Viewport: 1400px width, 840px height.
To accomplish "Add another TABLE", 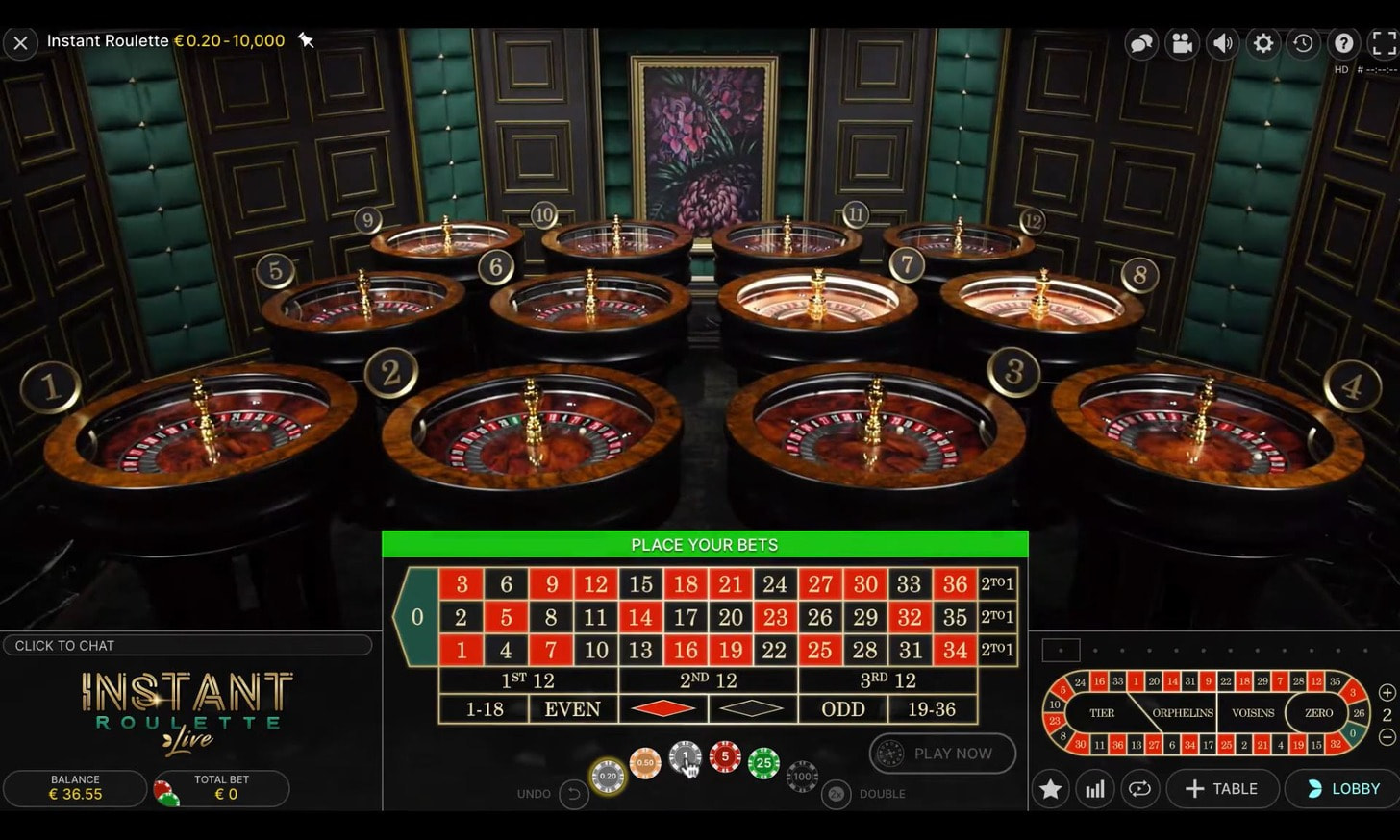I will 1221,789.
